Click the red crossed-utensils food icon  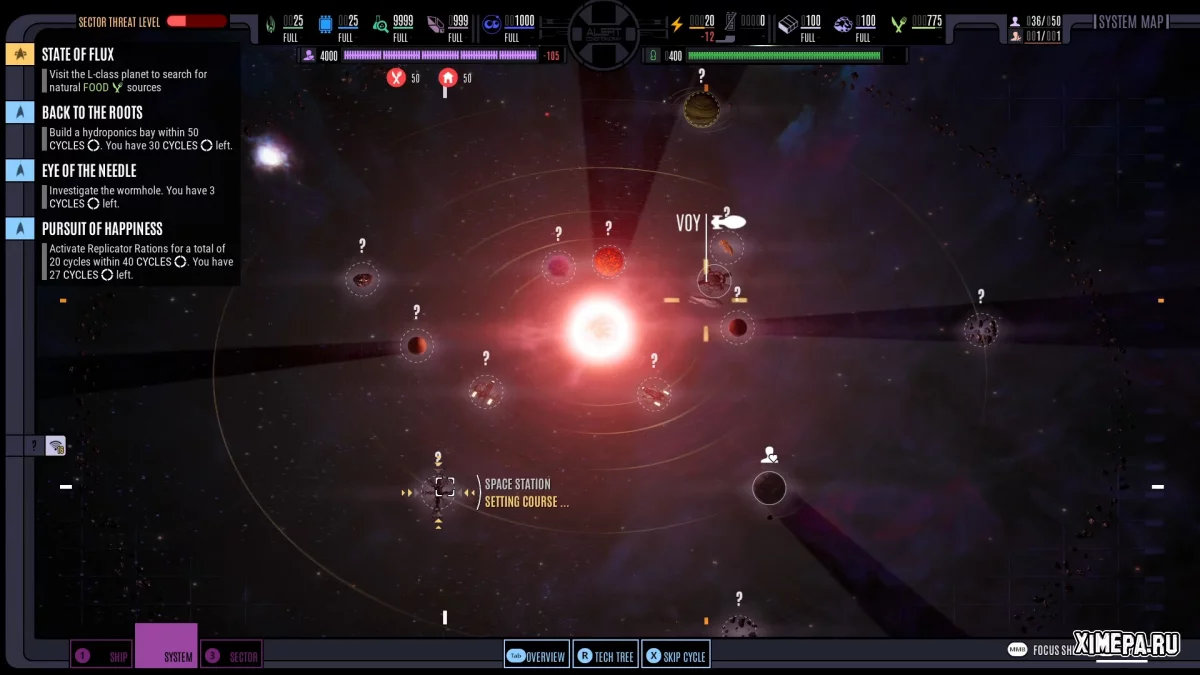[x=397, y=77]
